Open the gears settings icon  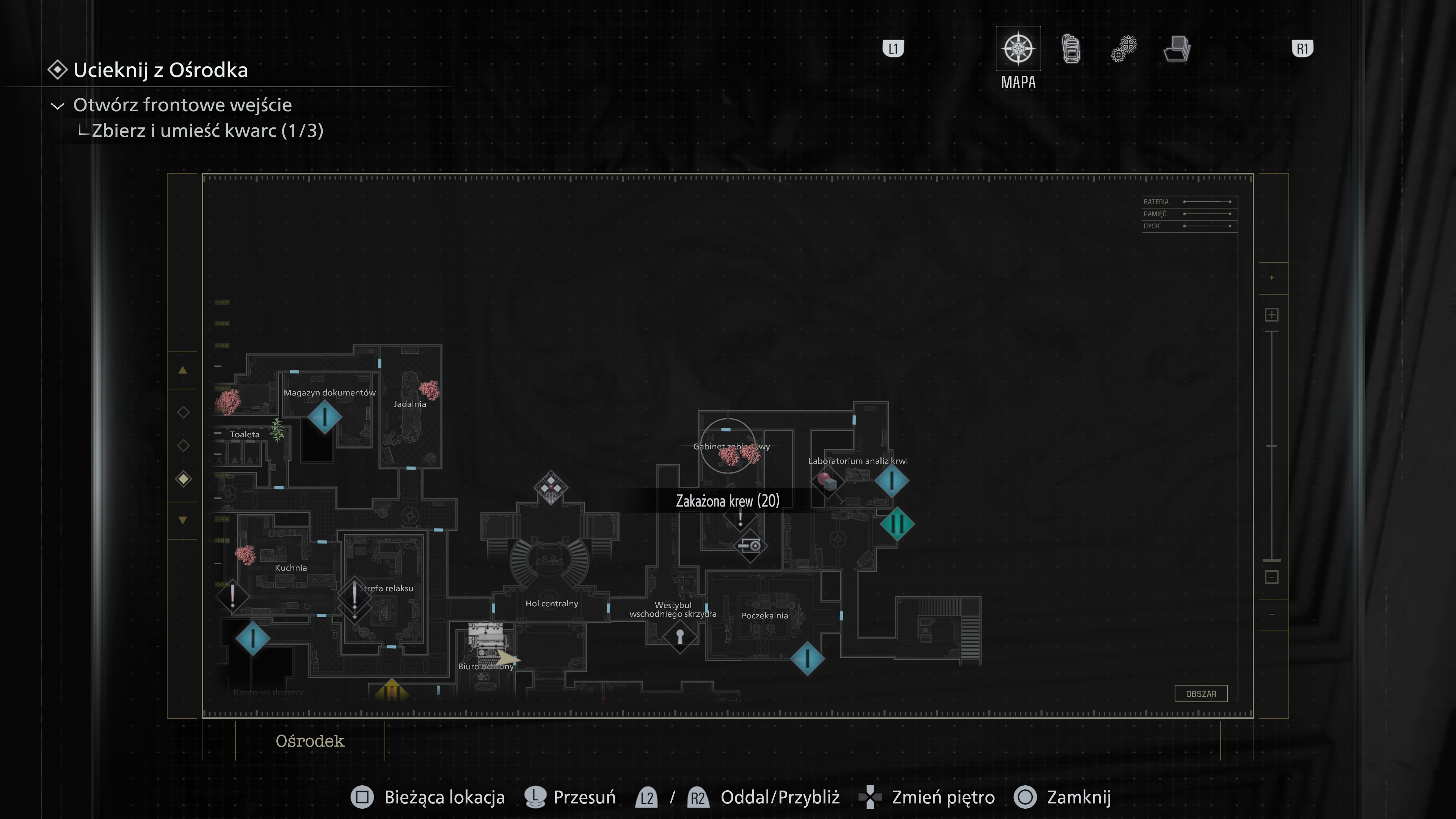click(x=1125, y=49)
